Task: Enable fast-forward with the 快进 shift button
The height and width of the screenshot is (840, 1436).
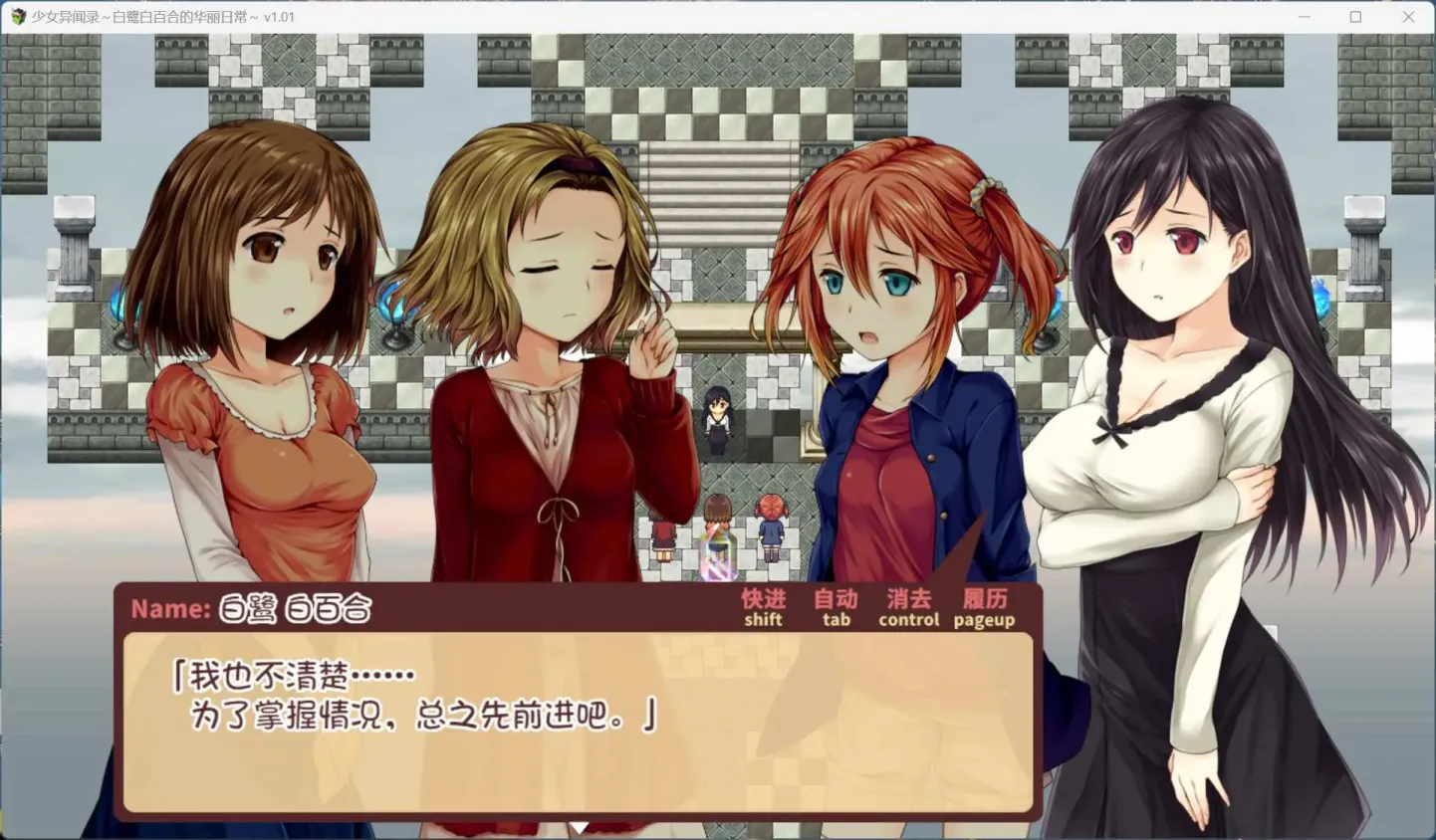Action: point(762,607)
